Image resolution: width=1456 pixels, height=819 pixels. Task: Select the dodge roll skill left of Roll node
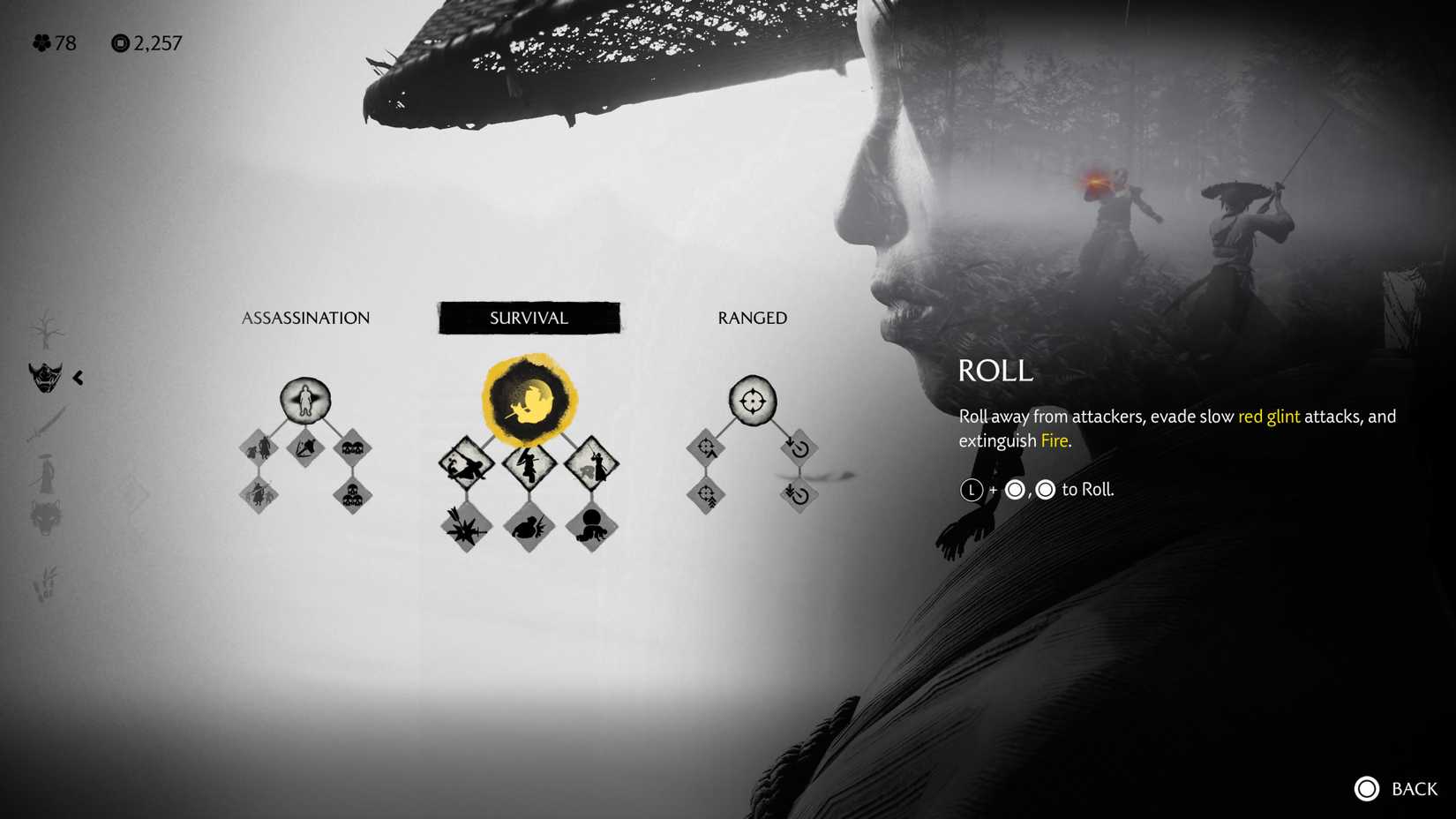(465, 463)
